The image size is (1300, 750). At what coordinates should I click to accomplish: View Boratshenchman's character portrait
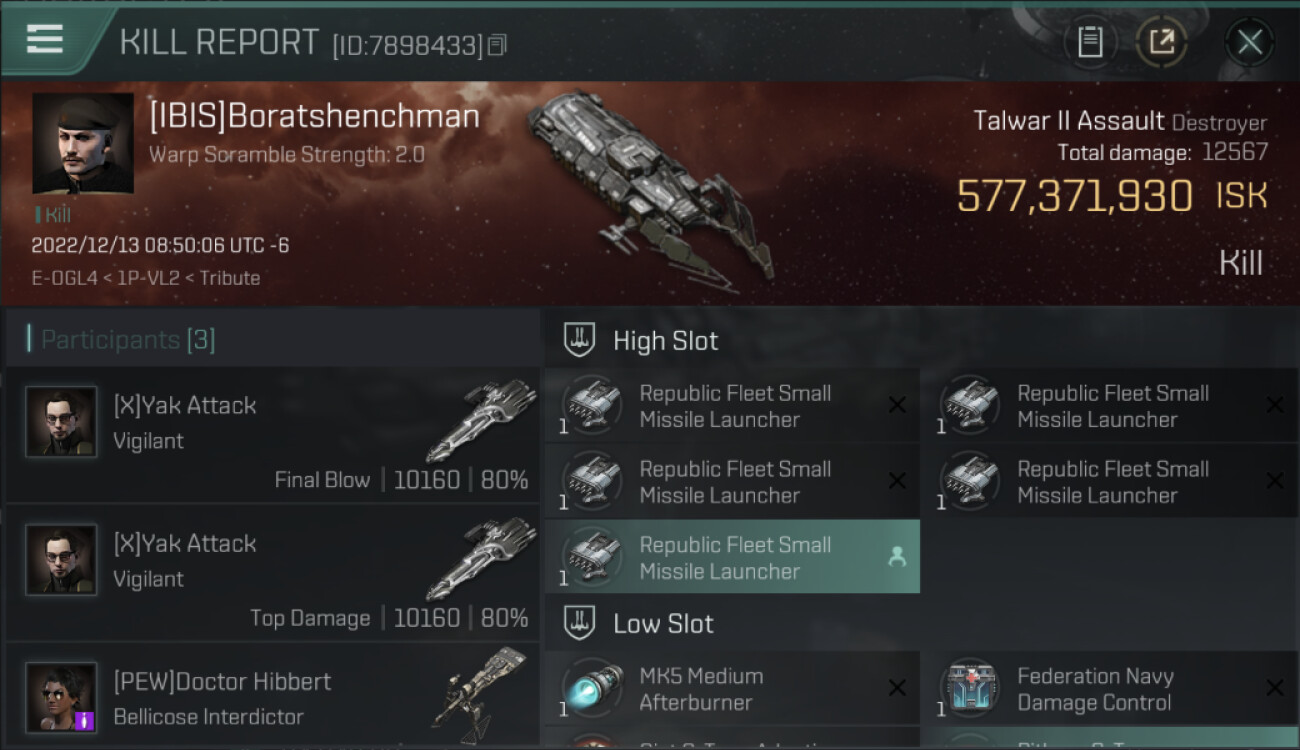pyautogui.click(x=83, y=143)
